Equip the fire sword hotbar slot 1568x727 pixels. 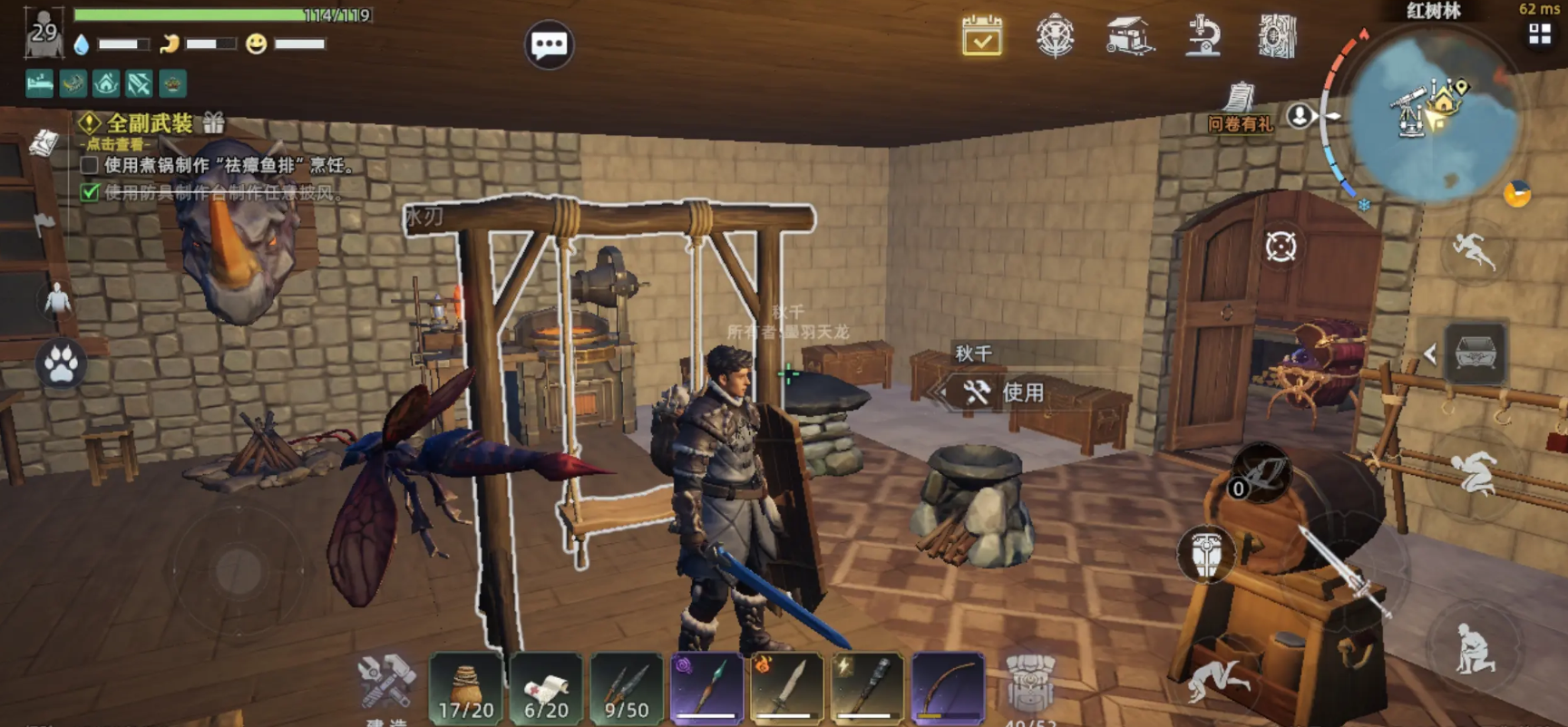point(786,689)
